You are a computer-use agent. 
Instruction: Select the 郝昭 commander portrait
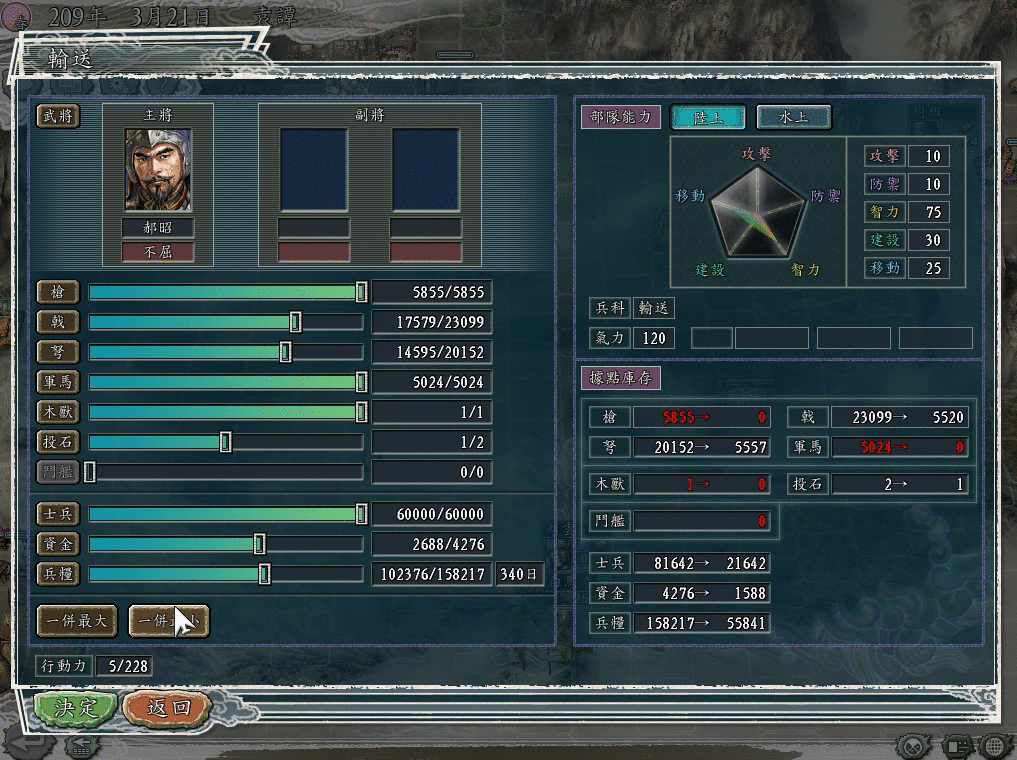(157, 169)
